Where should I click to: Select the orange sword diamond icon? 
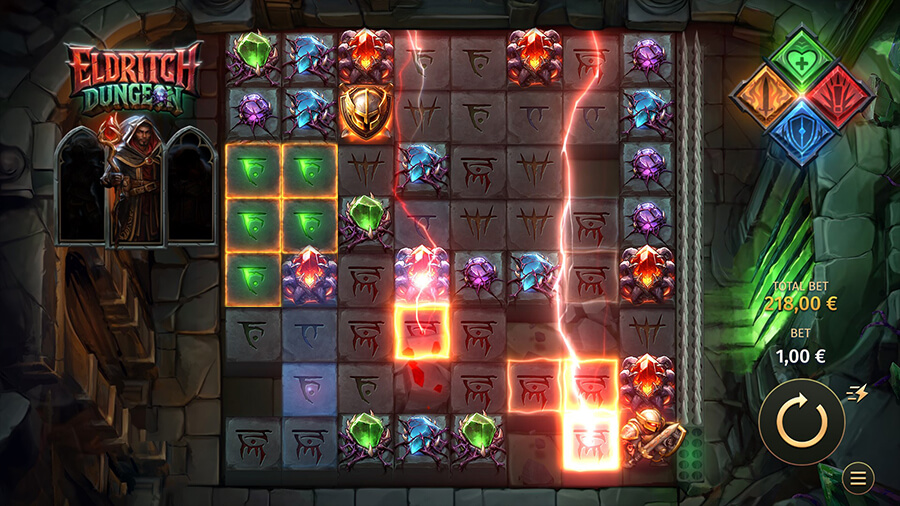(765, 97)
